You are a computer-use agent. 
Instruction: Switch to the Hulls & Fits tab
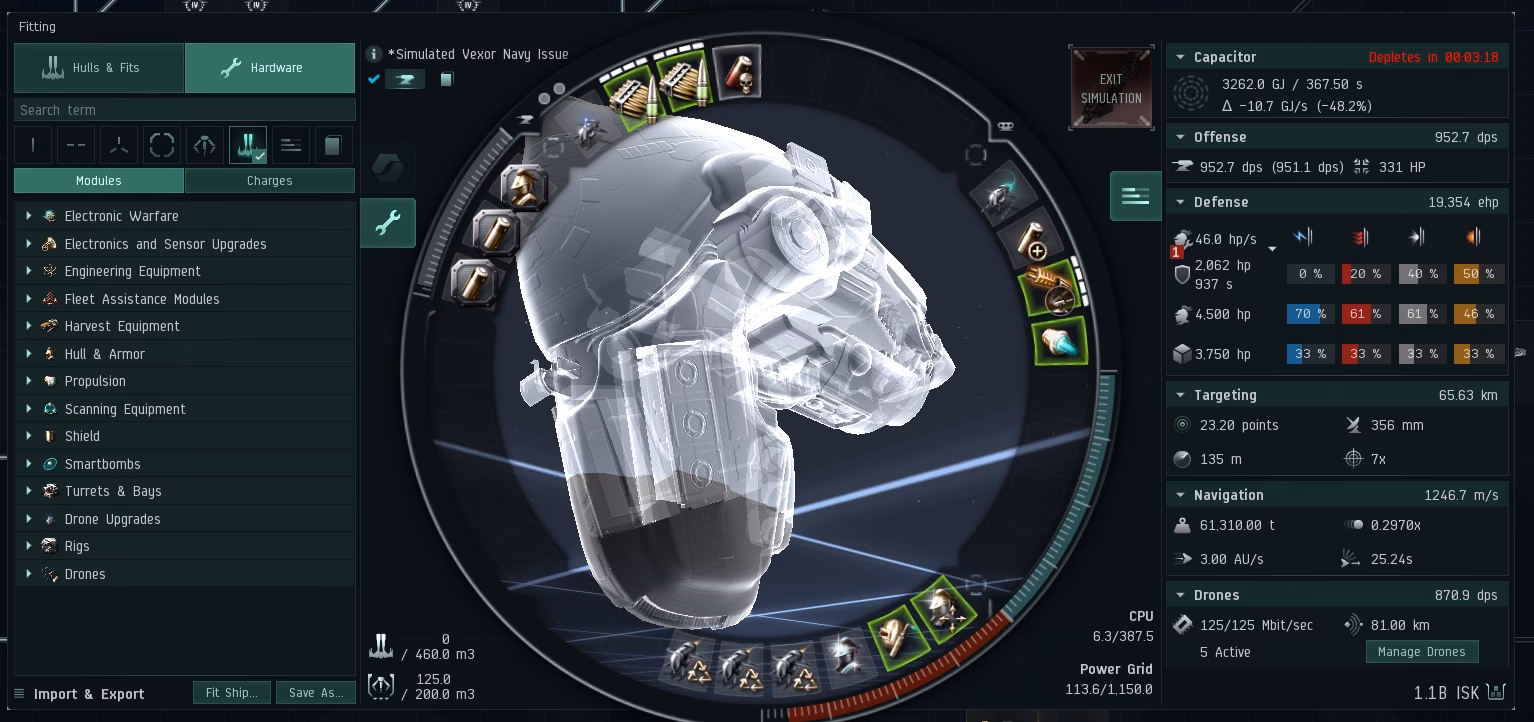99,67
